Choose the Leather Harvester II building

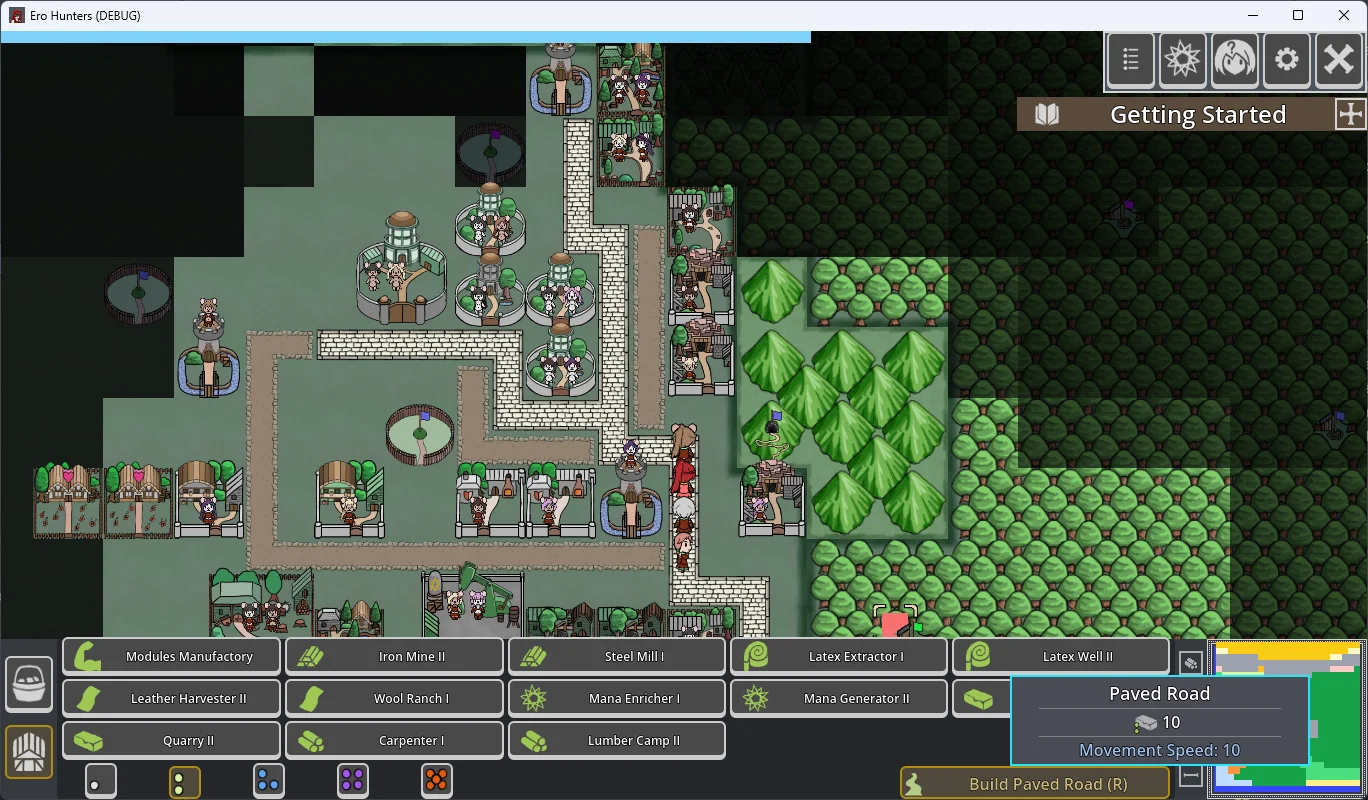(172, 699)
